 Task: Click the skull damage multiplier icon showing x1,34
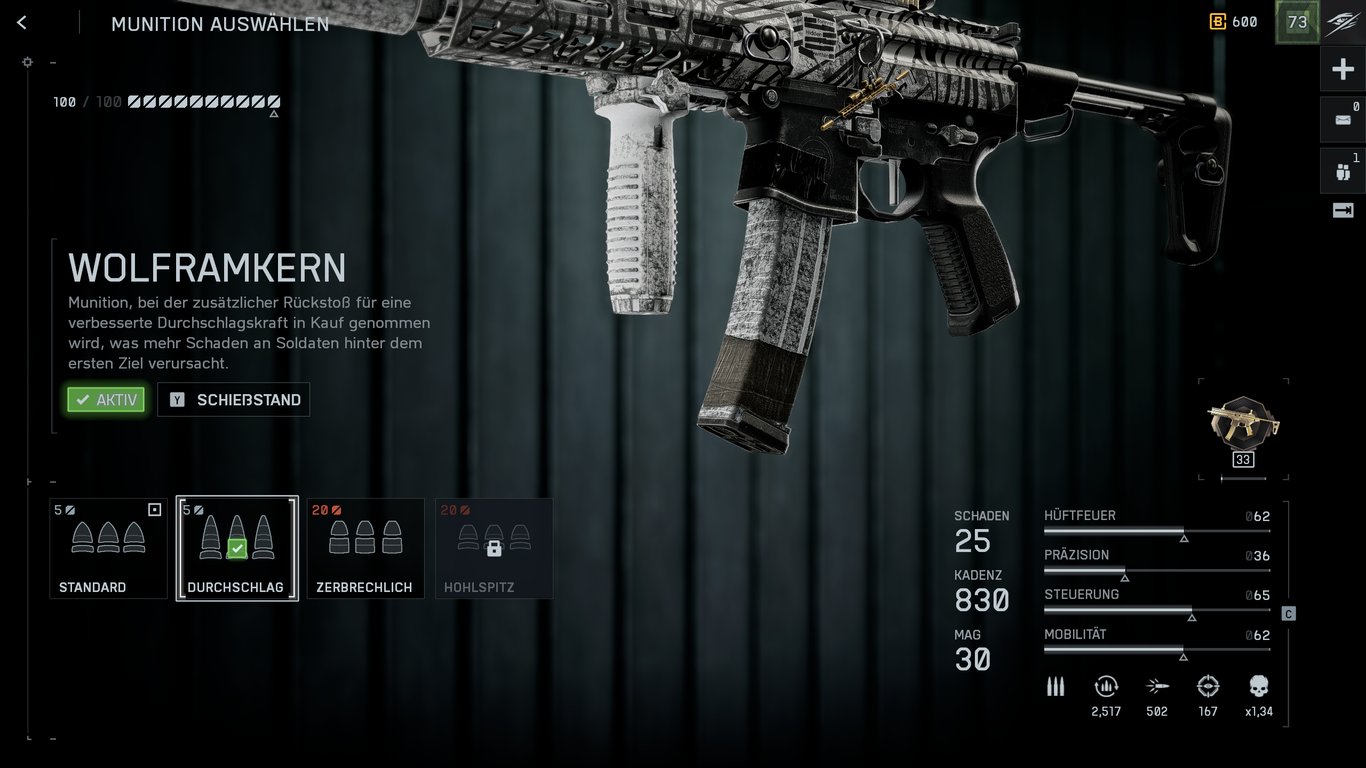point(1256,687)
